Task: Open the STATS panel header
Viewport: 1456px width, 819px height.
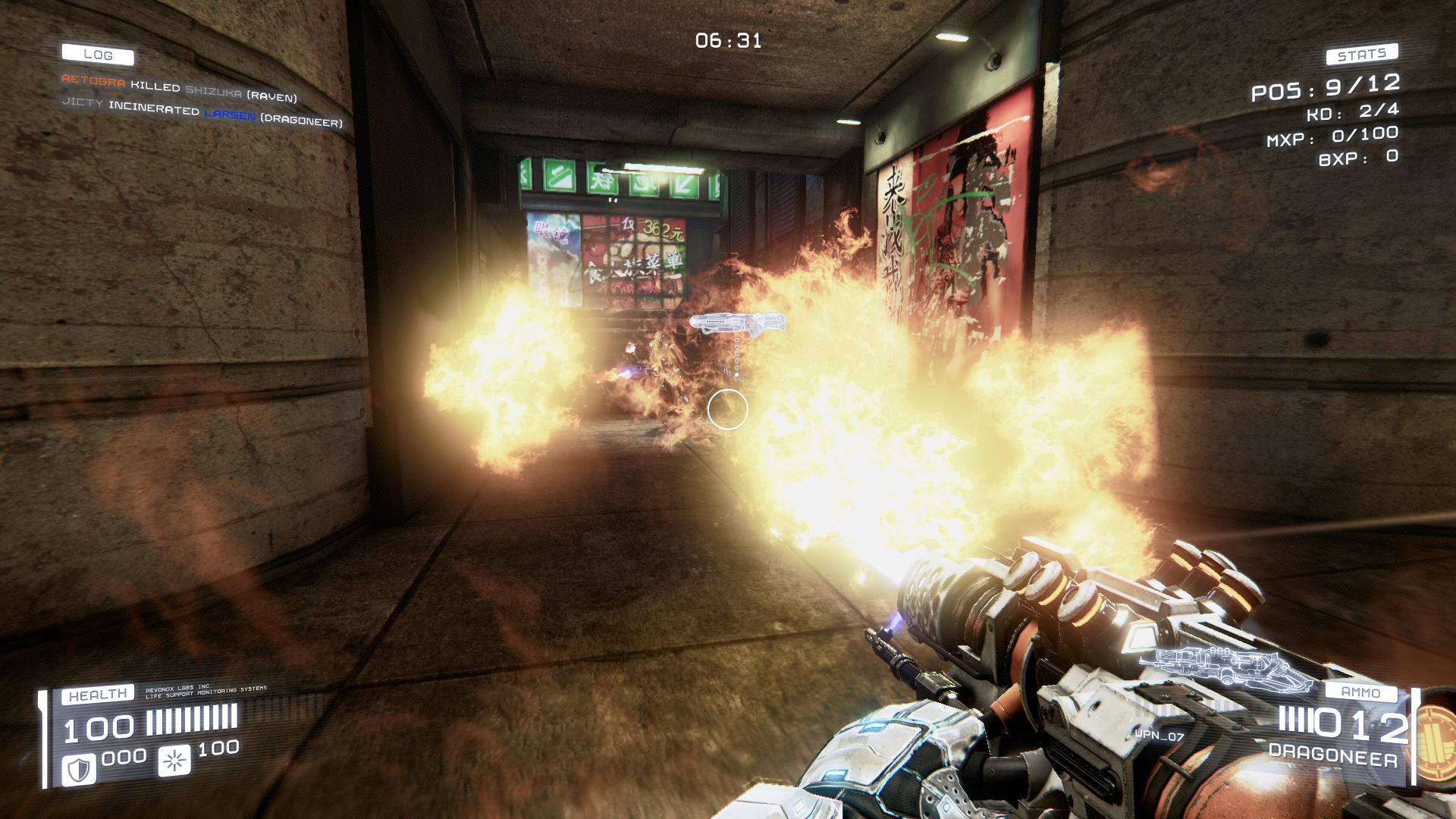Action: [1362, 55]
